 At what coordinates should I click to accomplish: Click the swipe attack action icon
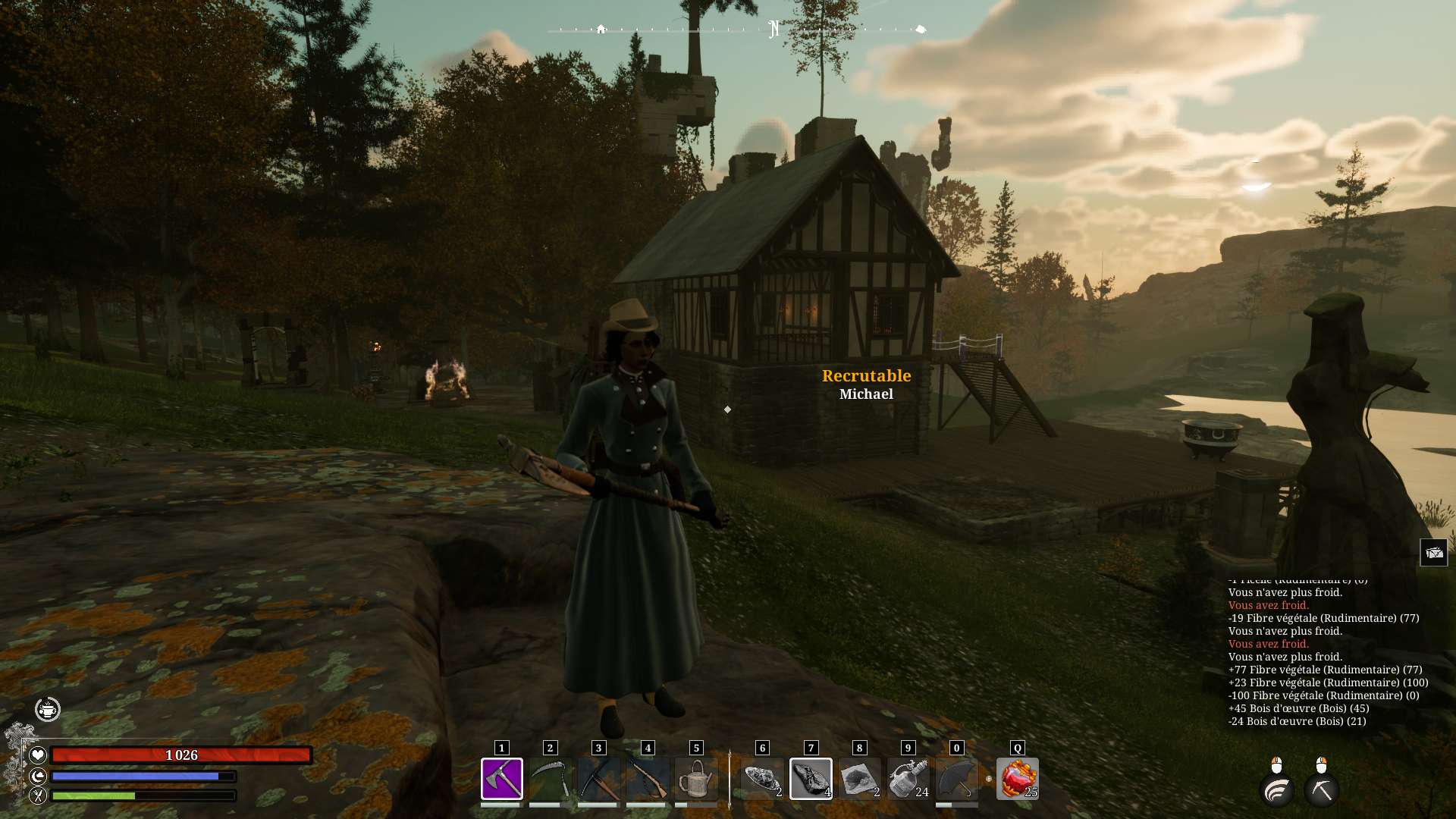point(1277,791)
